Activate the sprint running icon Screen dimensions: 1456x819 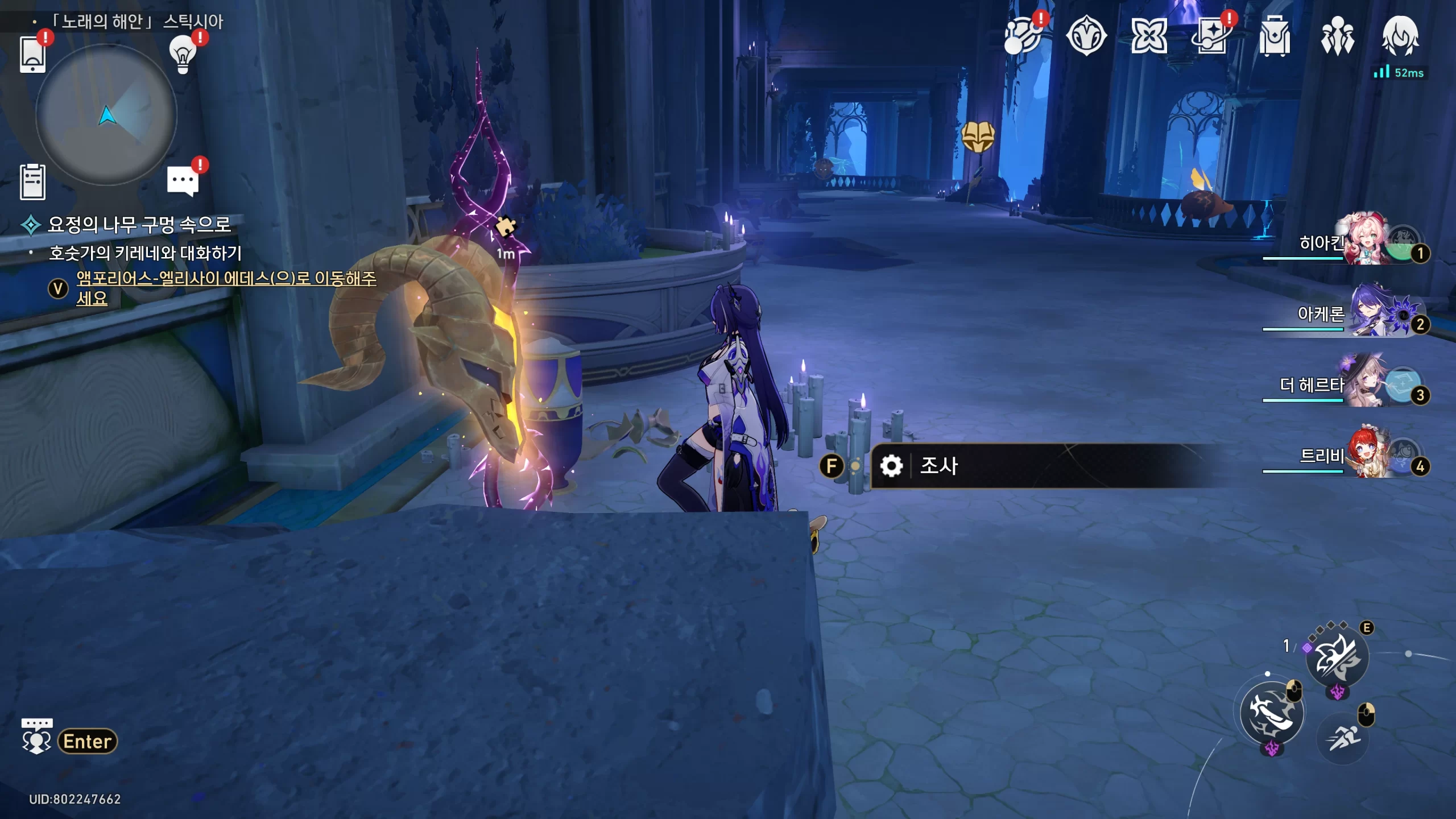click(x=1342, y=738)
